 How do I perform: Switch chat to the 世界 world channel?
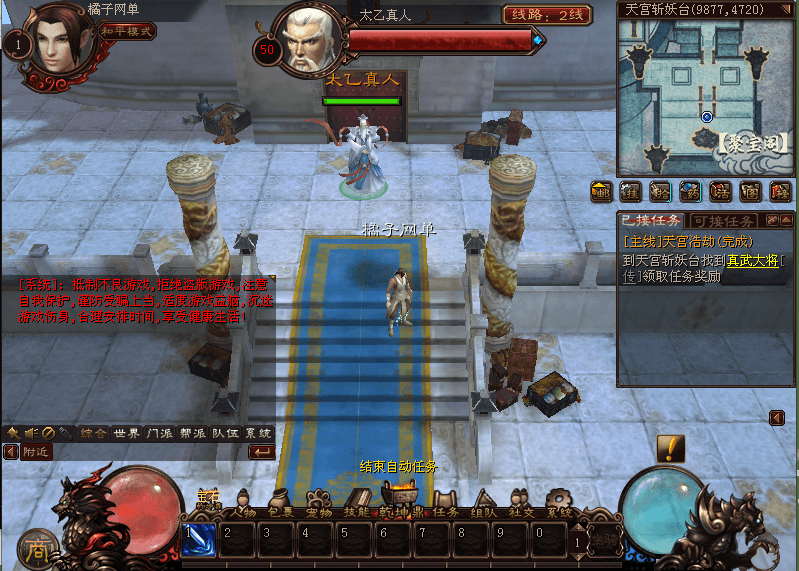coord(127,433)
